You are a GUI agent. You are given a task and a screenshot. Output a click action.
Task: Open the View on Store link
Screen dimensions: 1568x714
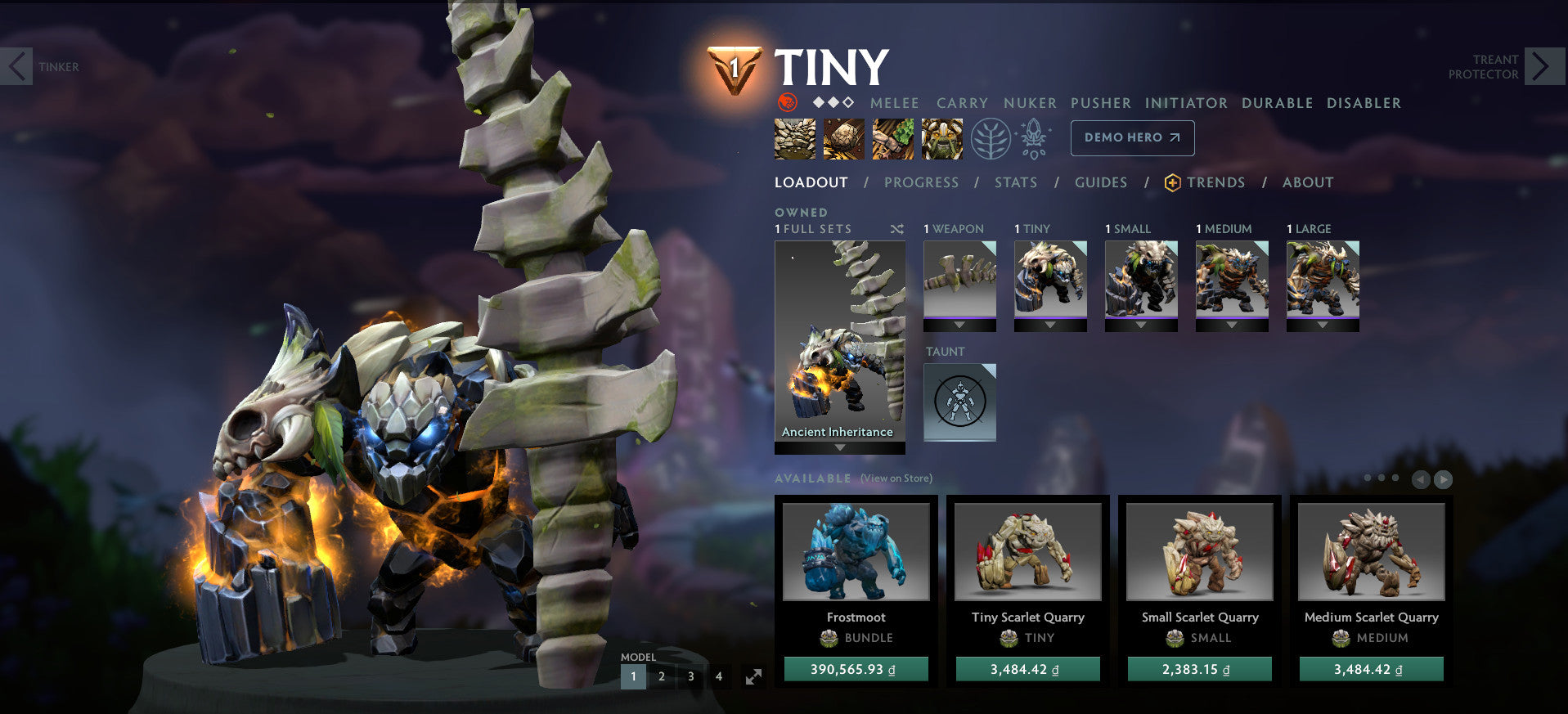[x=895, y=478]
